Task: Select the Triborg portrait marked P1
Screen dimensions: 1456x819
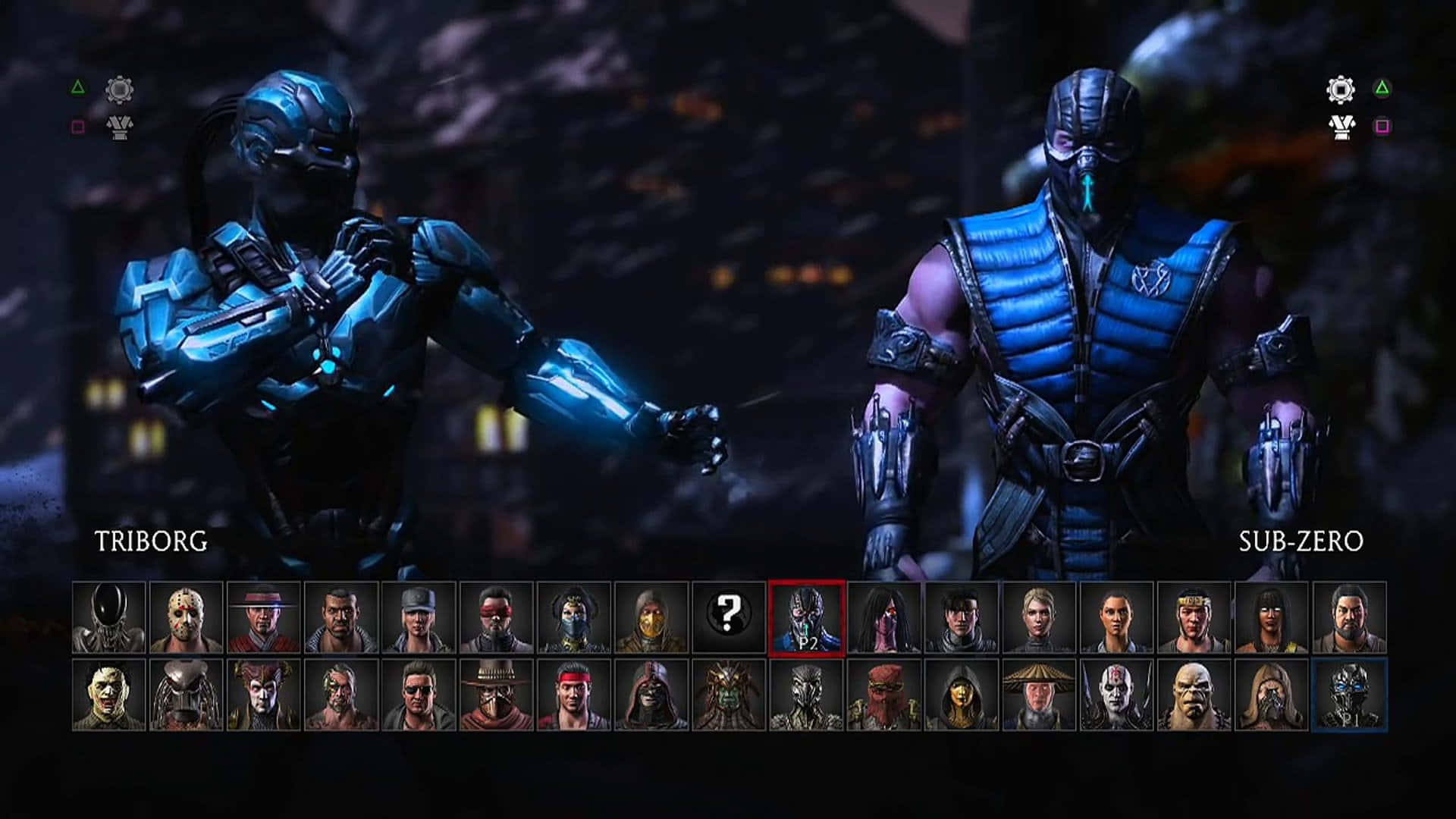Action: click(x=1349, y=695)
